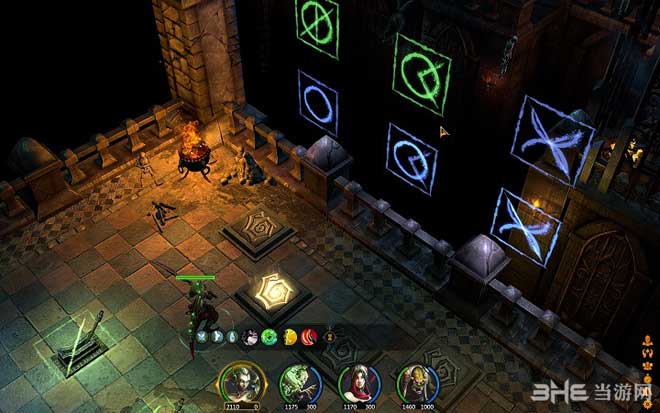Choose the red-hooded woman hero portrait
Screen dimensions: 660x413
pos(357,380)
